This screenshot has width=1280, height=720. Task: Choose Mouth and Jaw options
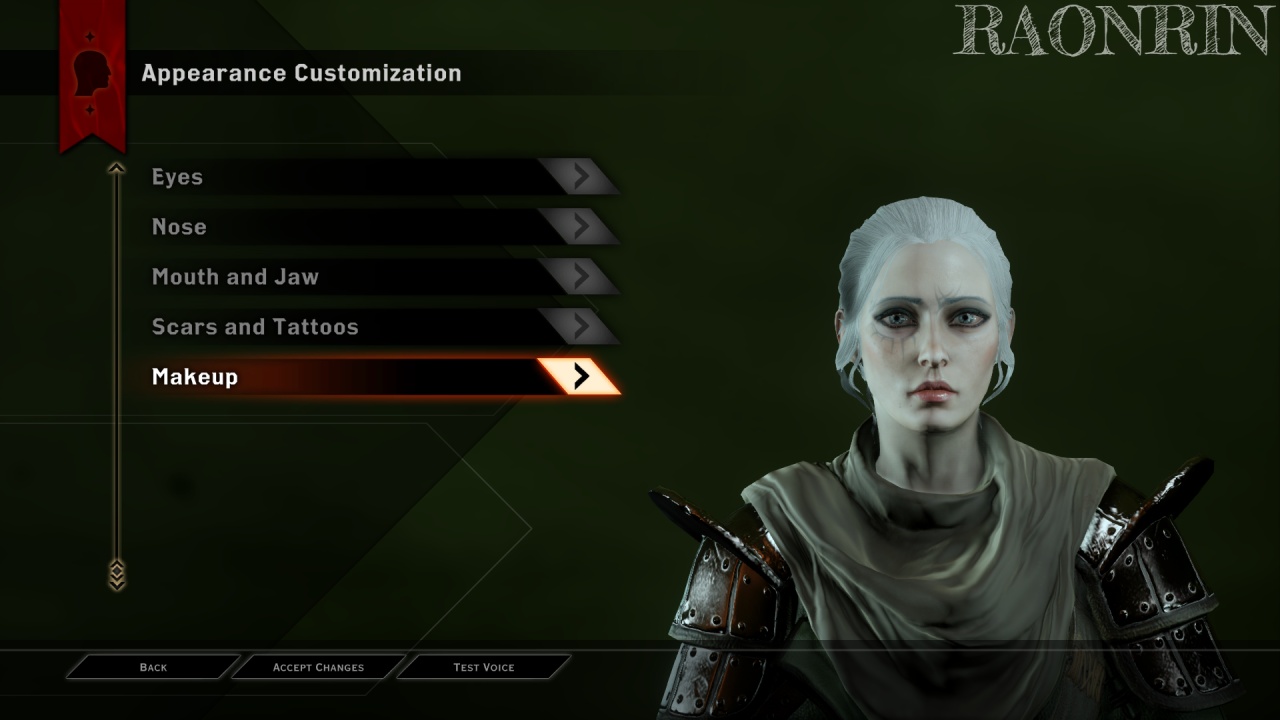click(x=380, y=277)
